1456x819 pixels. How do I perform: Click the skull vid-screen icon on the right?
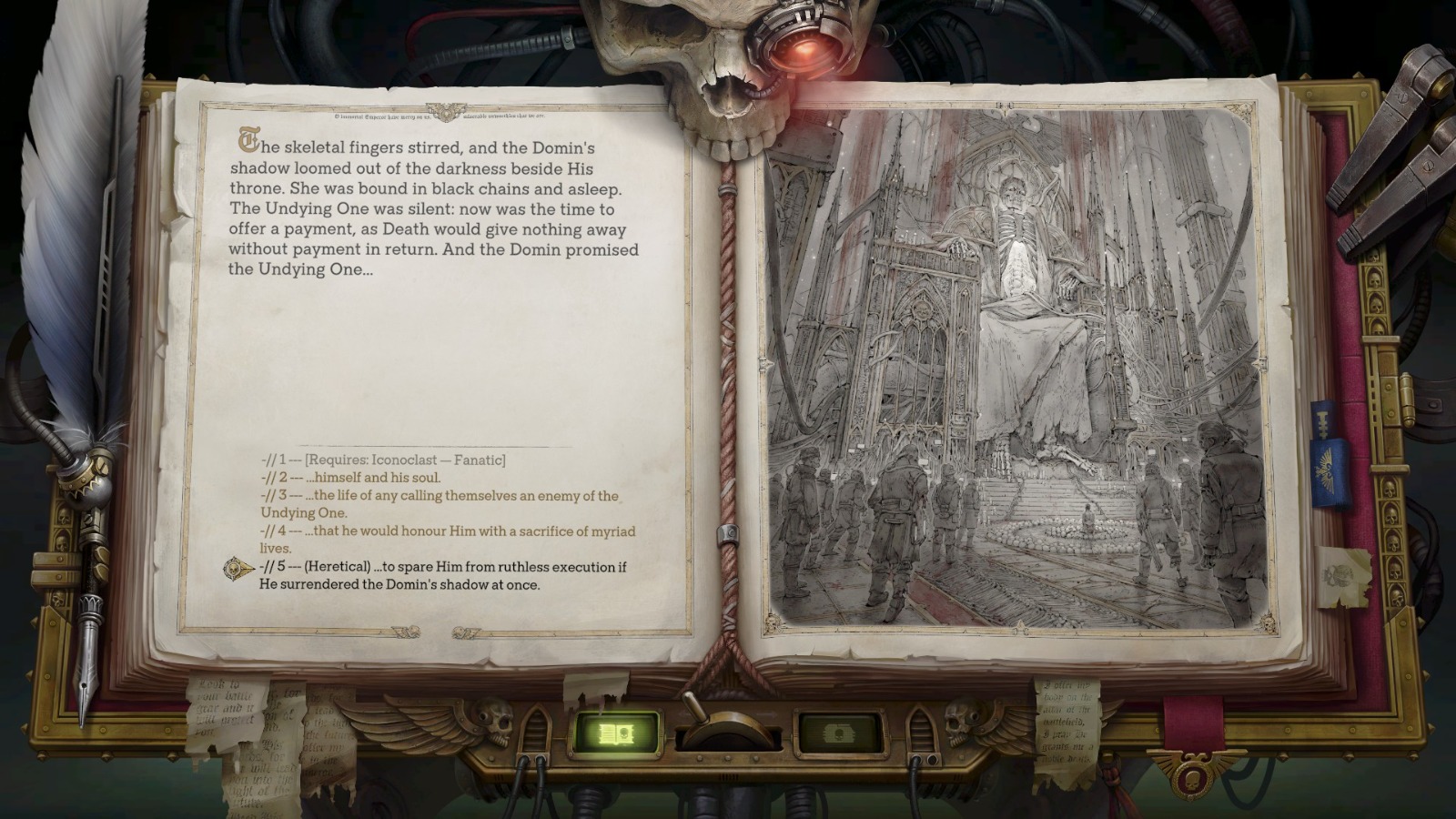[x=838, y=733]
